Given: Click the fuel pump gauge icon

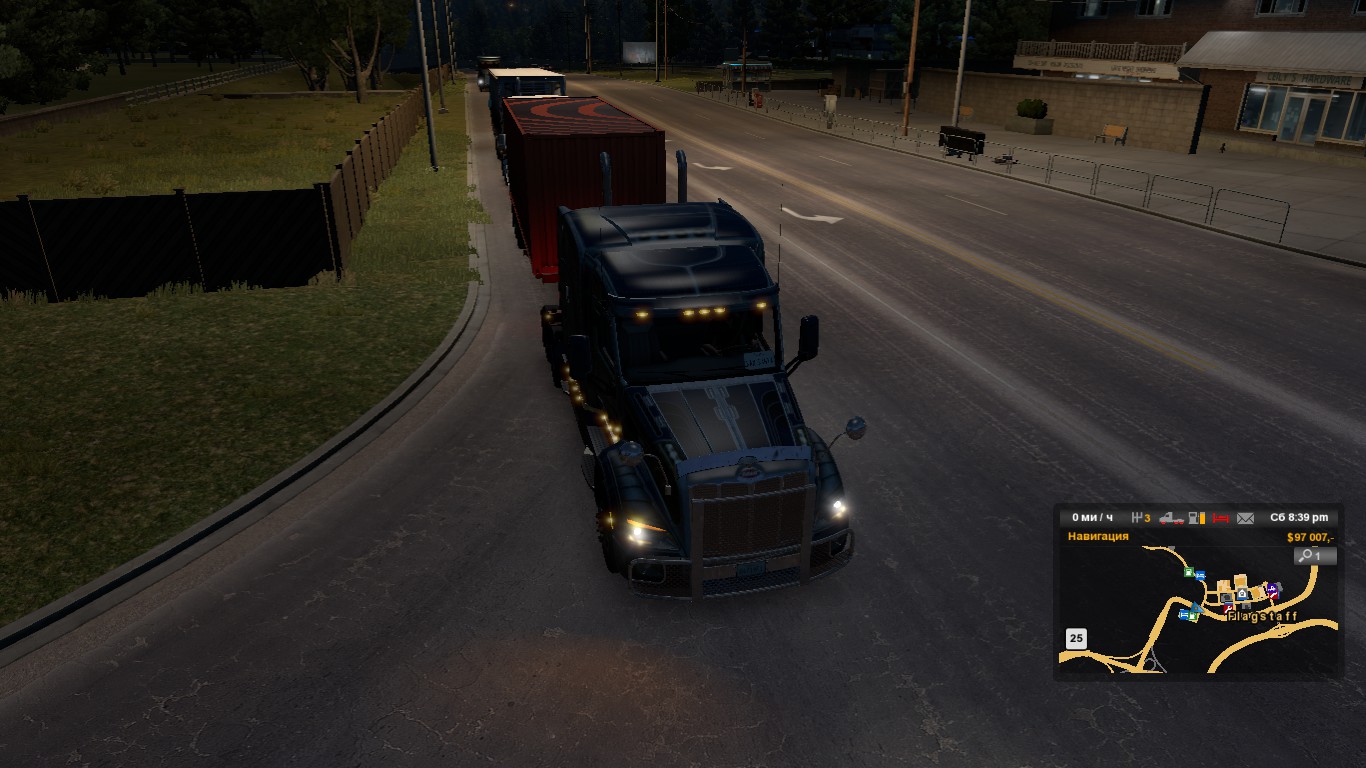Looking at the screenshot, I should coord(1196,518).
